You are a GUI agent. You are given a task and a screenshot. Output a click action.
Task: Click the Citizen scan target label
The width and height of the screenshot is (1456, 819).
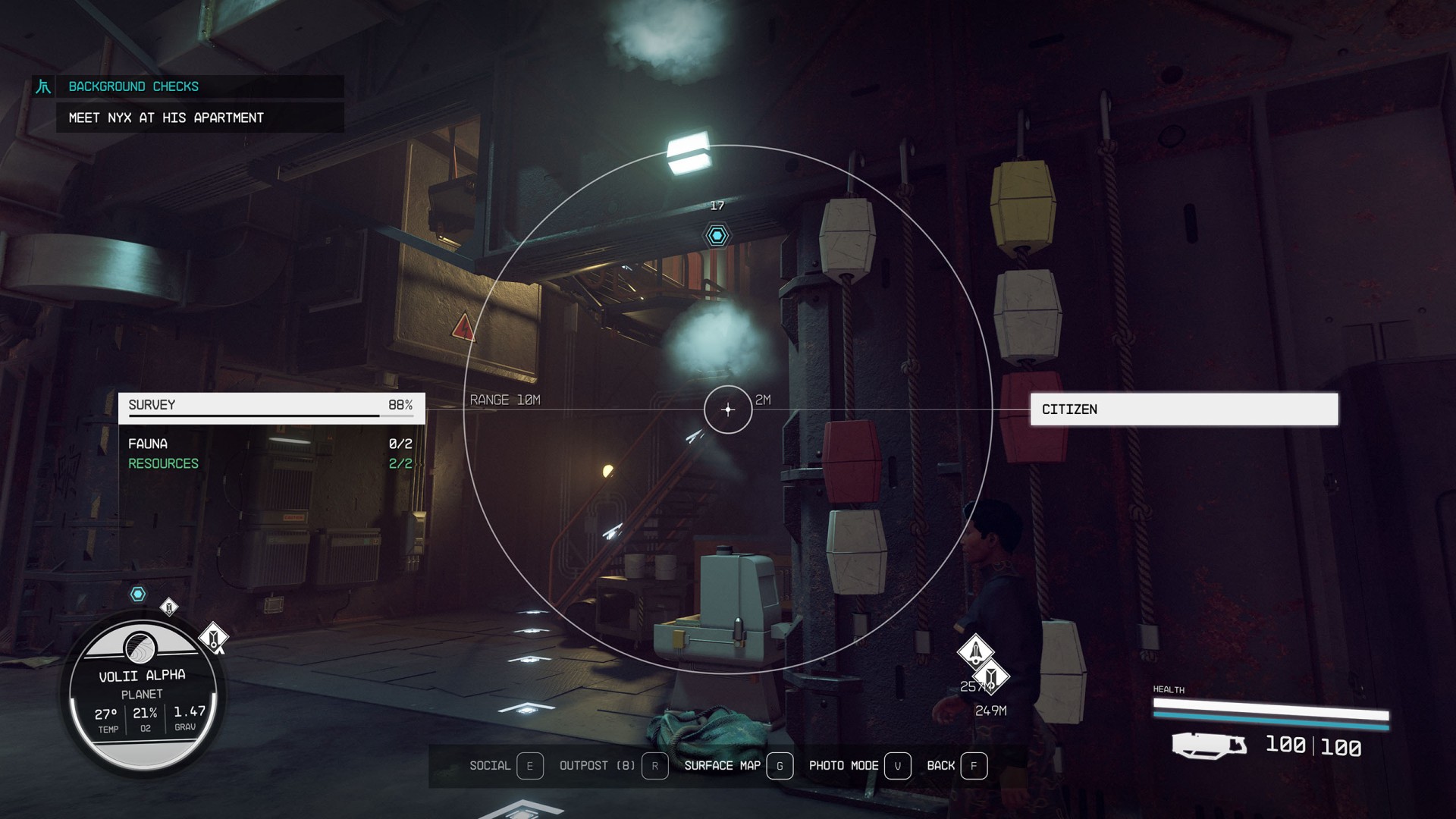tap(1183, 409)
